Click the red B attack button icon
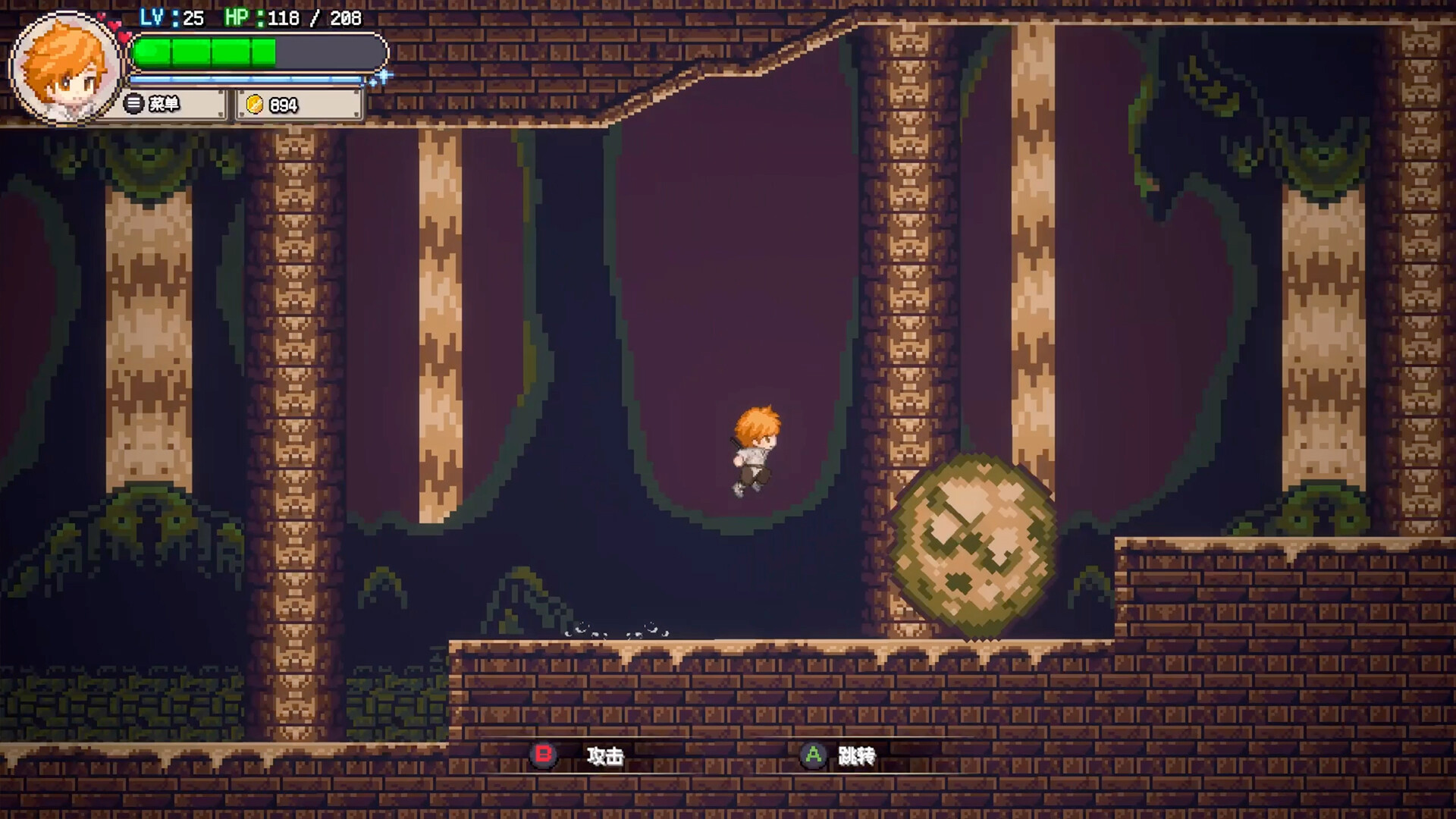The height and width of the screenshot is (819, 1456). tap(544, 755)
